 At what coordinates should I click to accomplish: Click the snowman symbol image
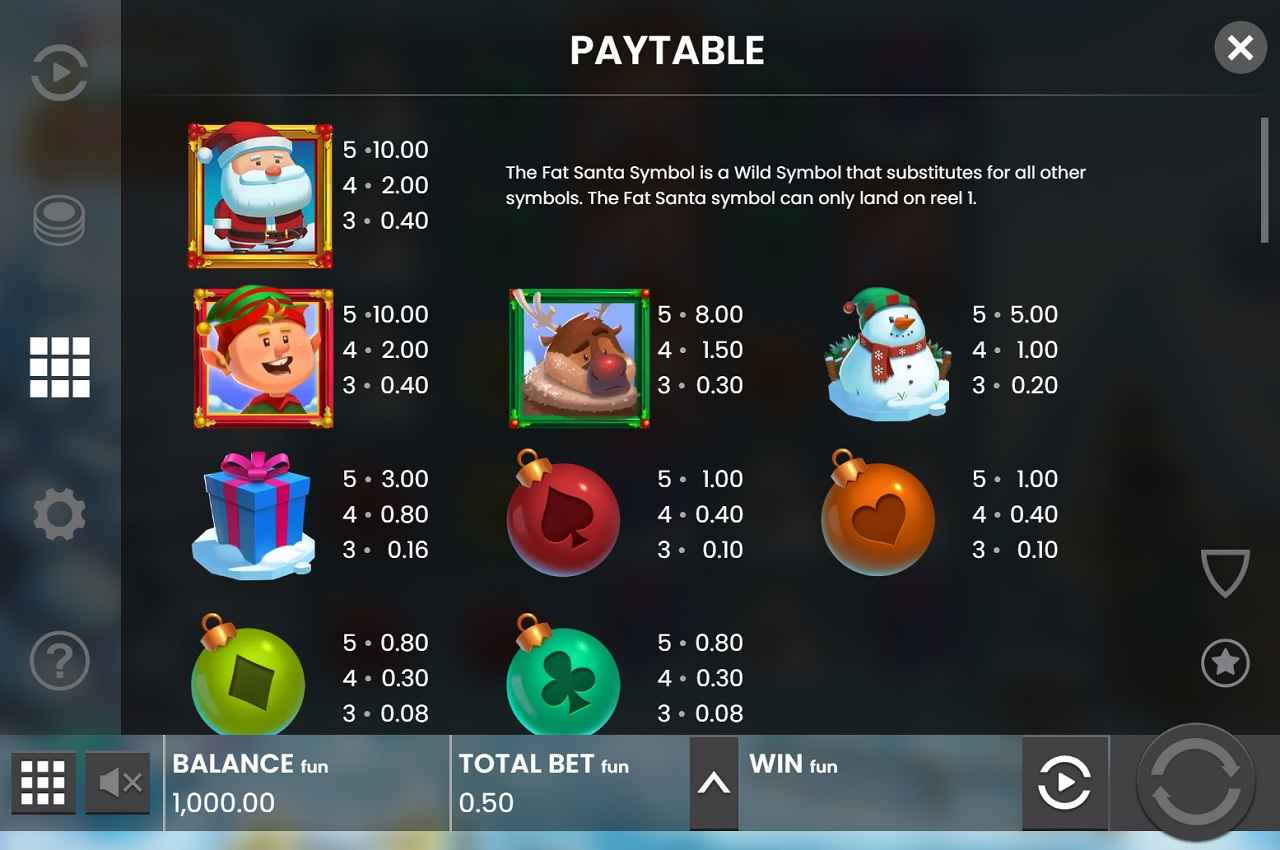886,357
